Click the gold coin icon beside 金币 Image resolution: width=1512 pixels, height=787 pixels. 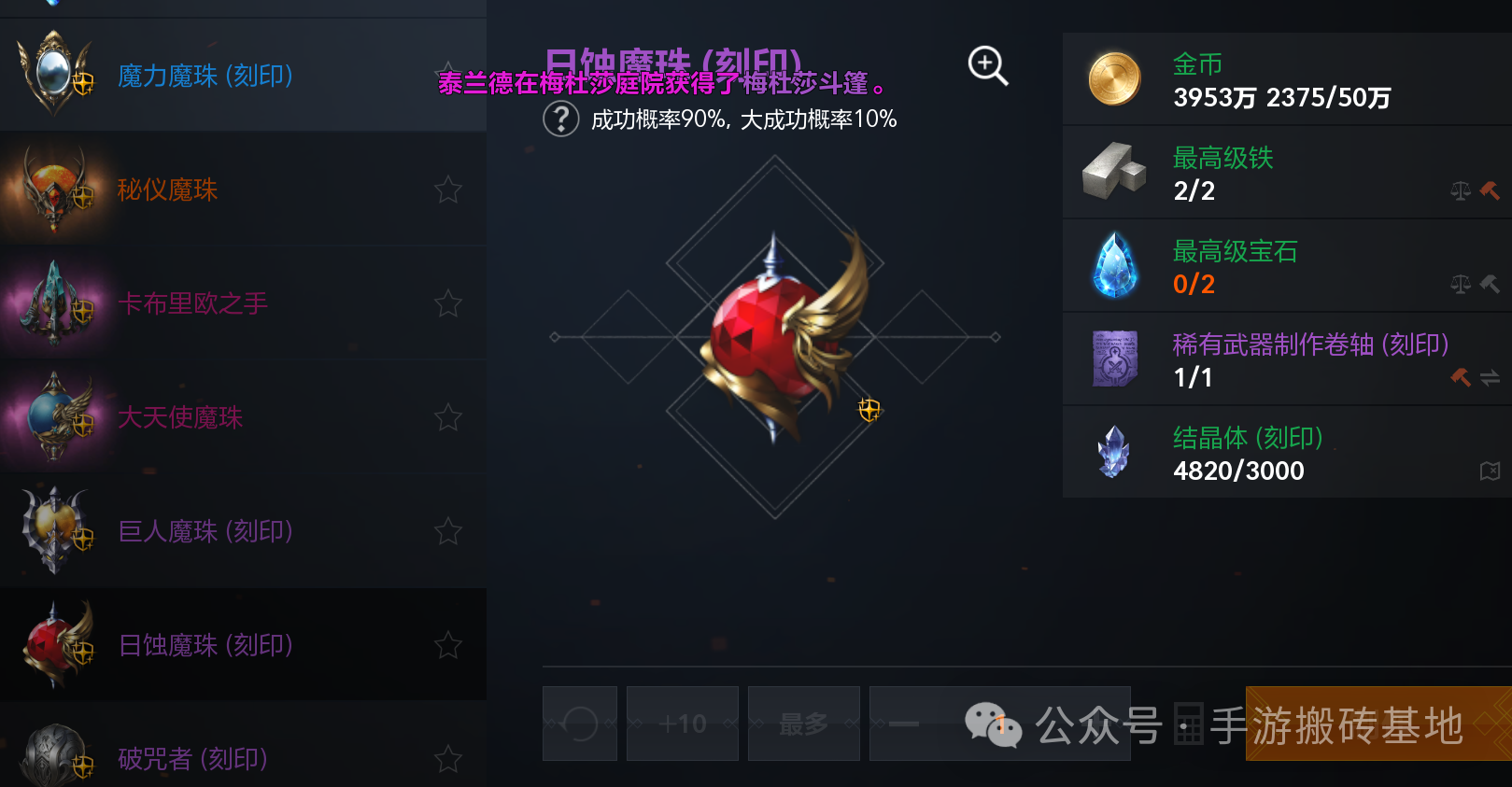click(x=1113, y=78)
